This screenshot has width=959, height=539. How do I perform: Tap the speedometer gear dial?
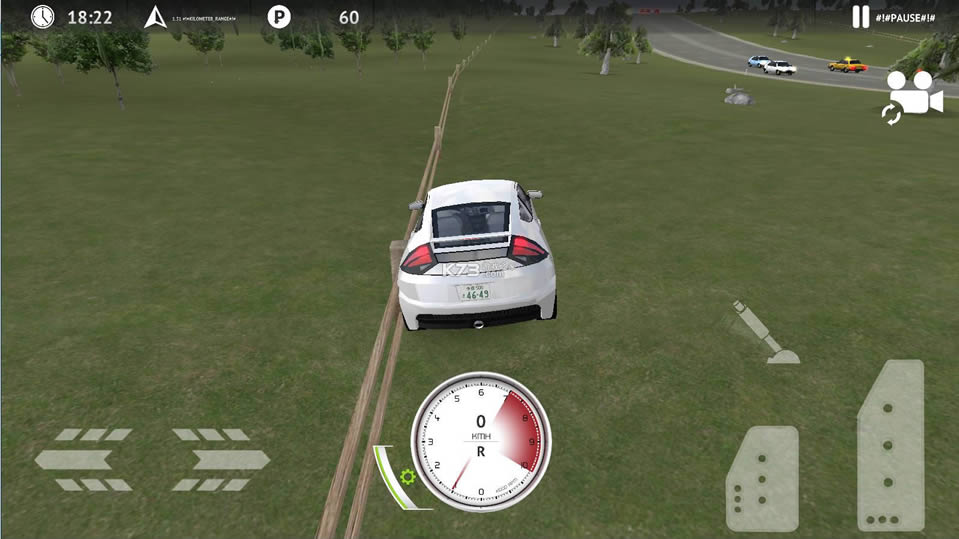[481, 441]
